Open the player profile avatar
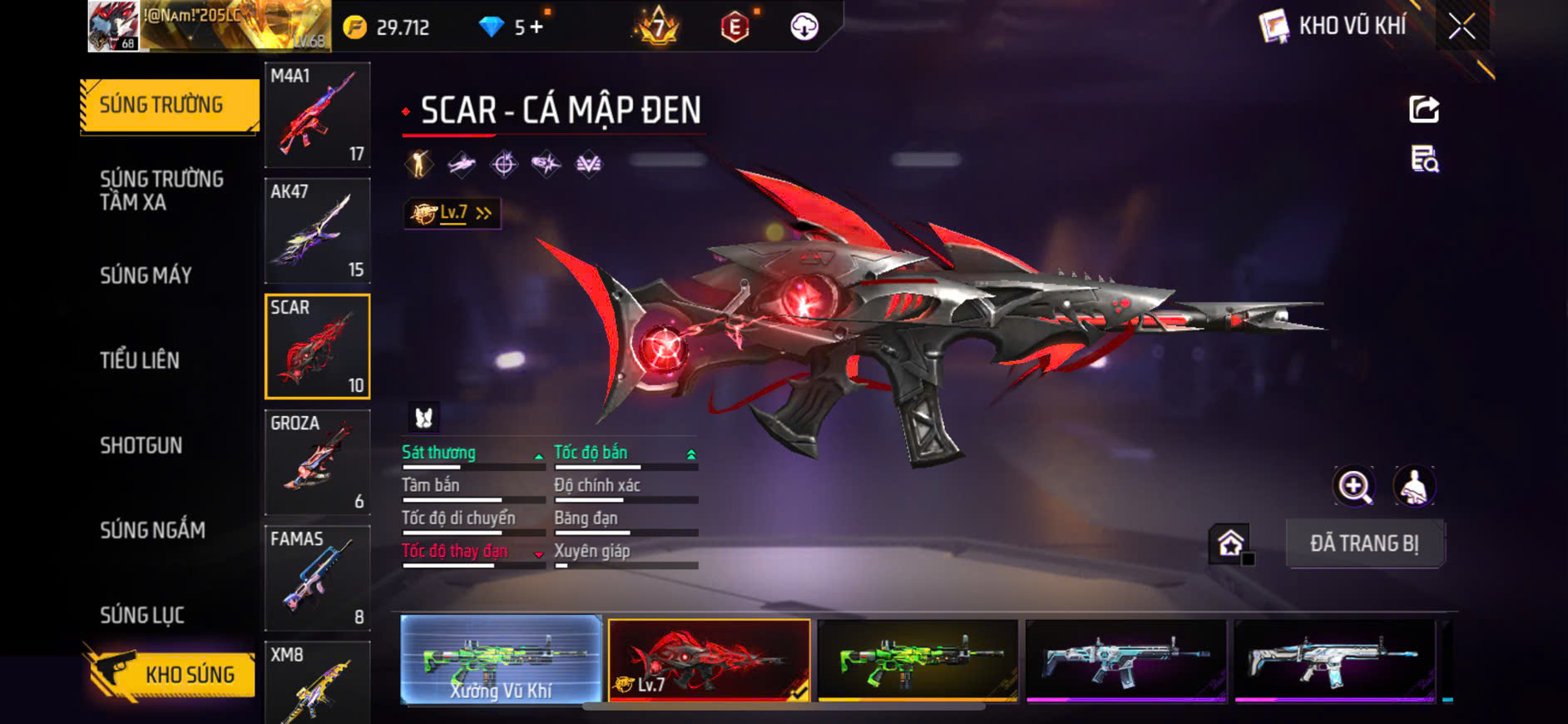Image resolution: width=1568 pixels, height=724 pixels. [113, 27]
